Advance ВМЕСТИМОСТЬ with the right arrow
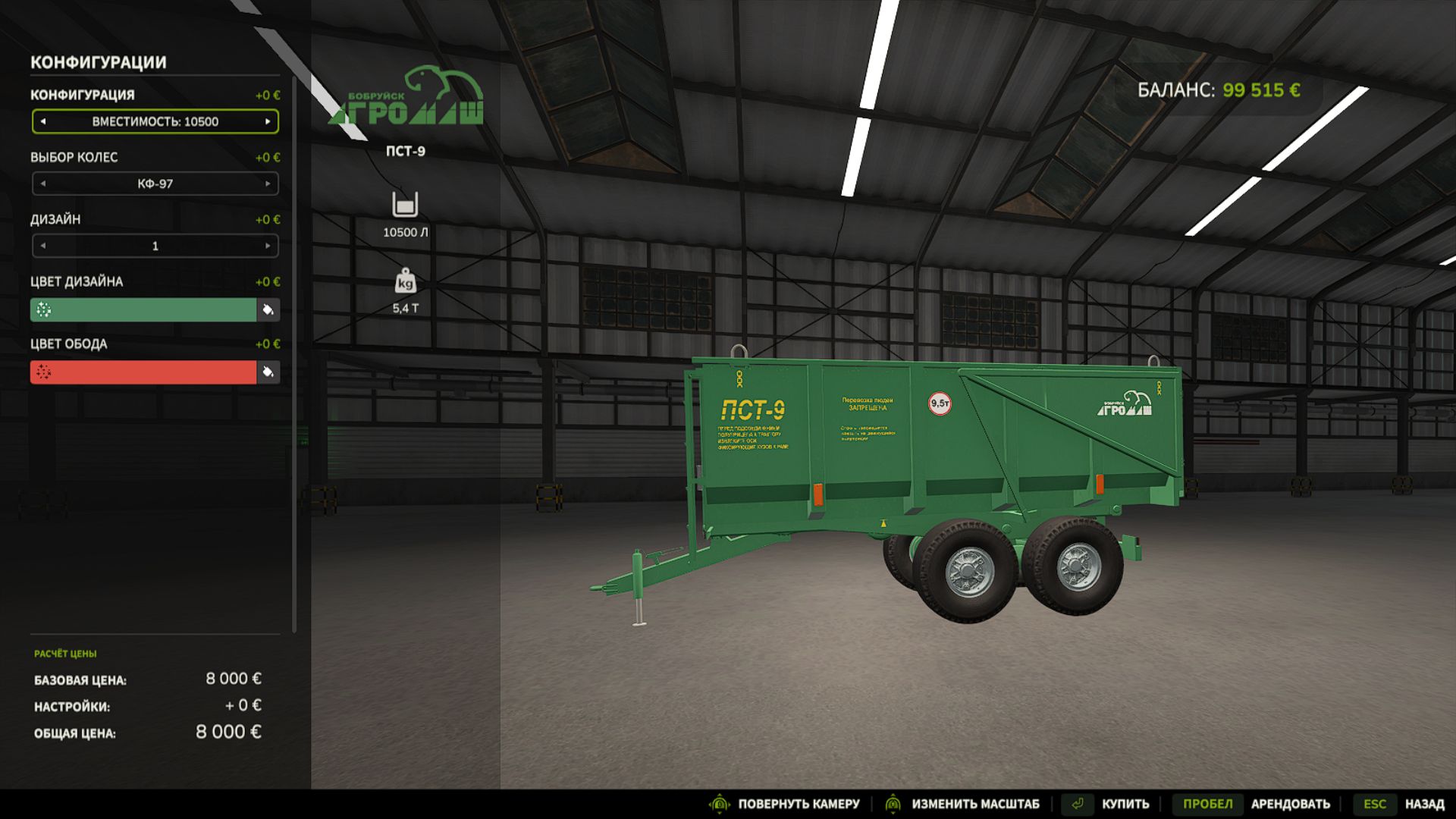This screenshot has height=819, width=1456. pos(268,121)
